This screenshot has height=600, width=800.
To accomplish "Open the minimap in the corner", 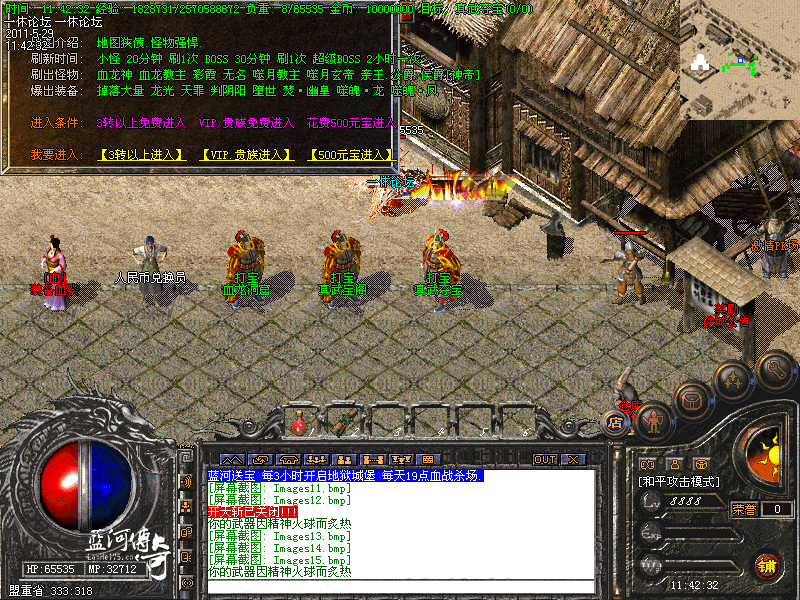I will [x=739, y=55].
